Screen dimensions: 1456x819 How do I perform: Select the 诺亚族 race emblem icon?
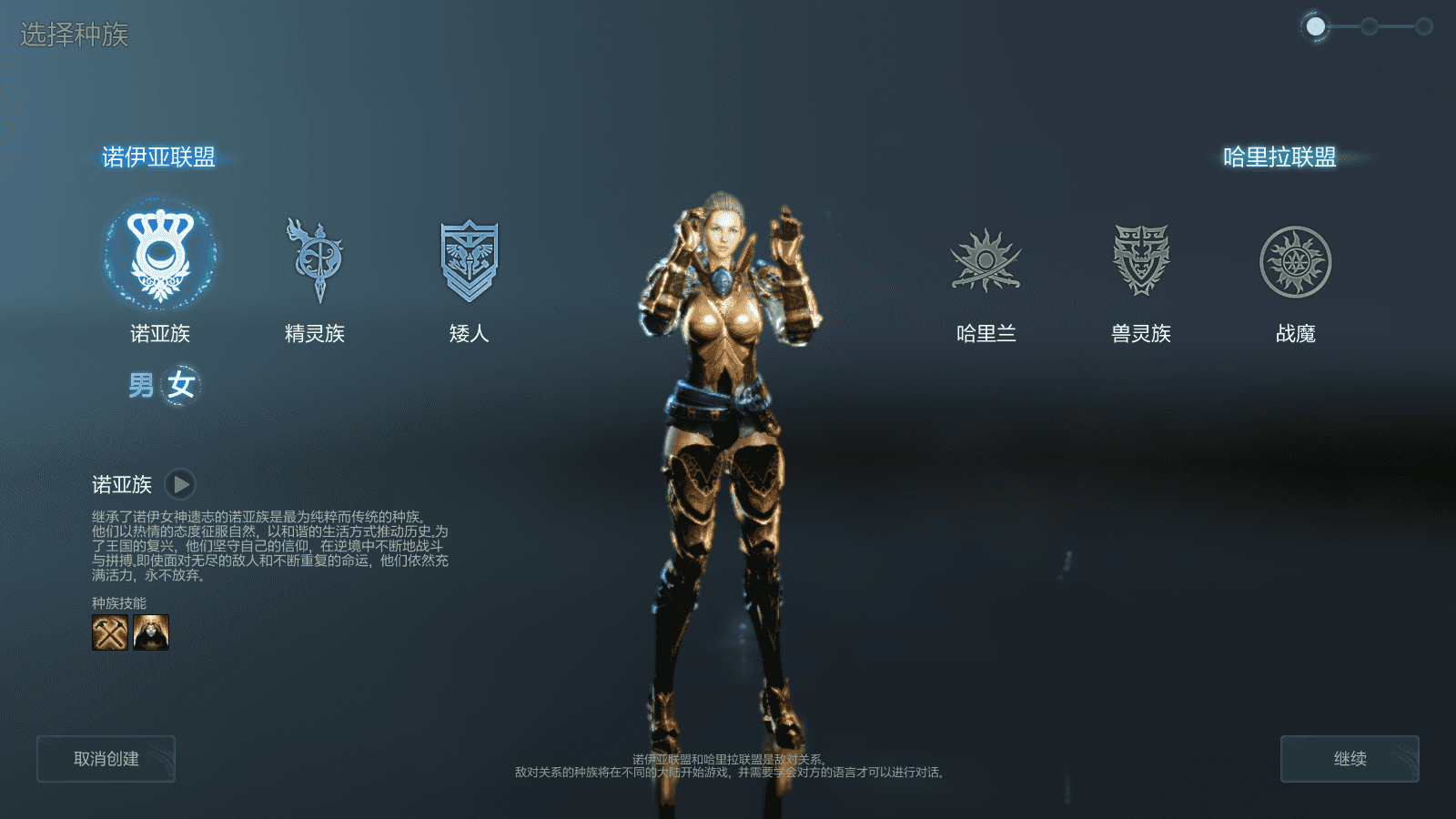pos(159,256)
